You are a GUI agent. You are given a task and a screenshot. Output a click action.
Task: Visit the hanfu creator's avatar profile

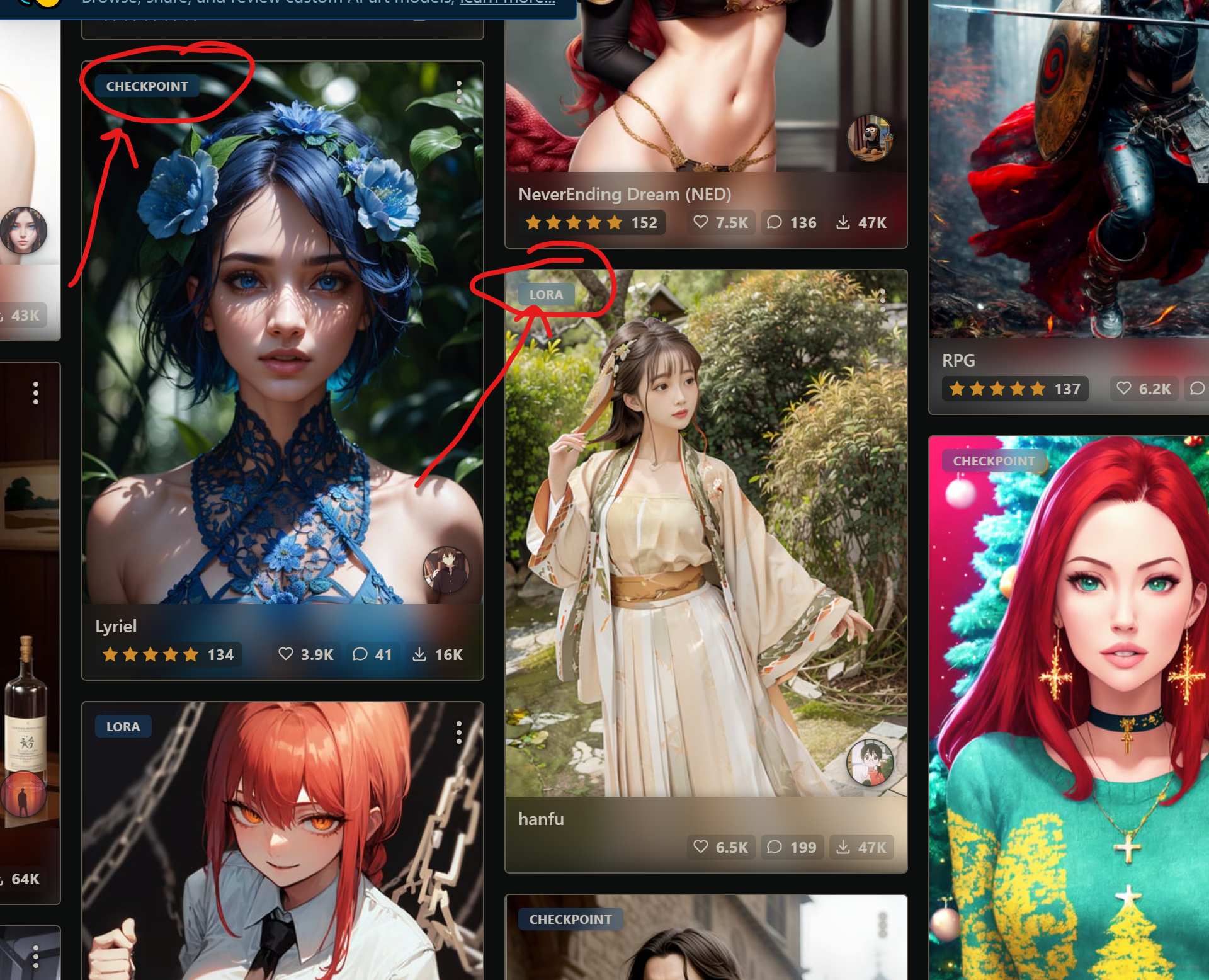click(870, 763)
